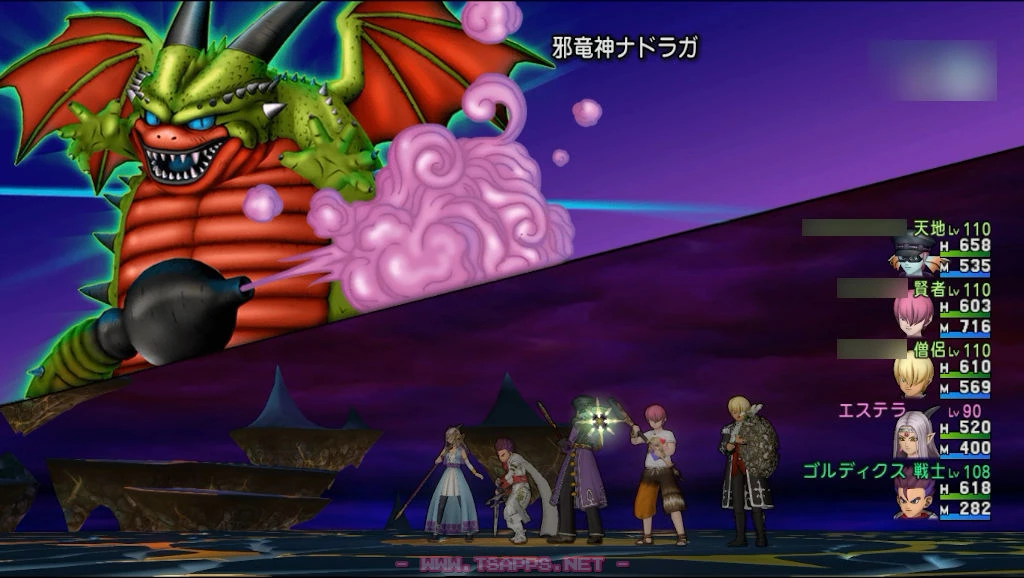Click the blonde 僧侶 party portrait

913,376
